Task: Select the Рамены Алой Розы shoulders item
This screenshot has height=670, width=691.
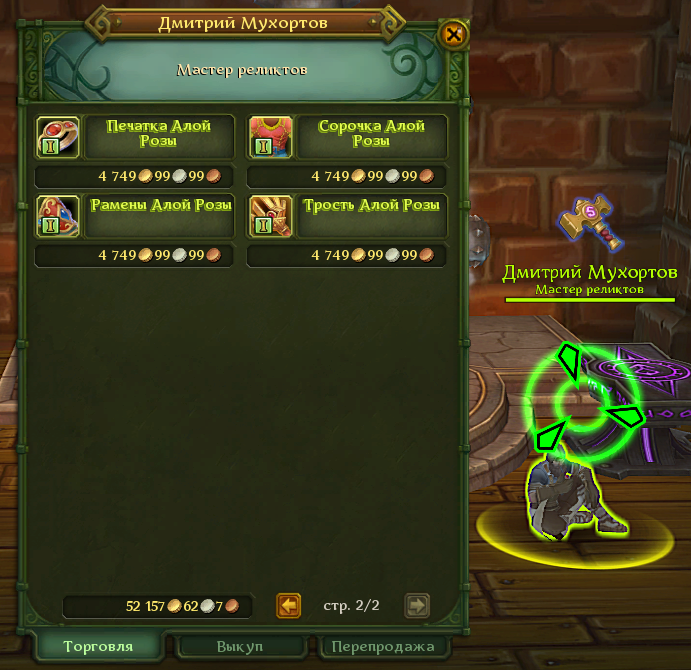Action: click(56, 216)
